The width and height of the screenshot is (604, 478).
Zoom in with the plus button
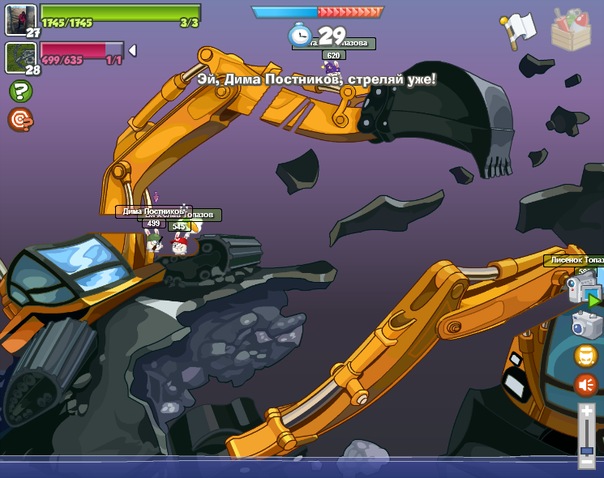[x=587, y=412]
